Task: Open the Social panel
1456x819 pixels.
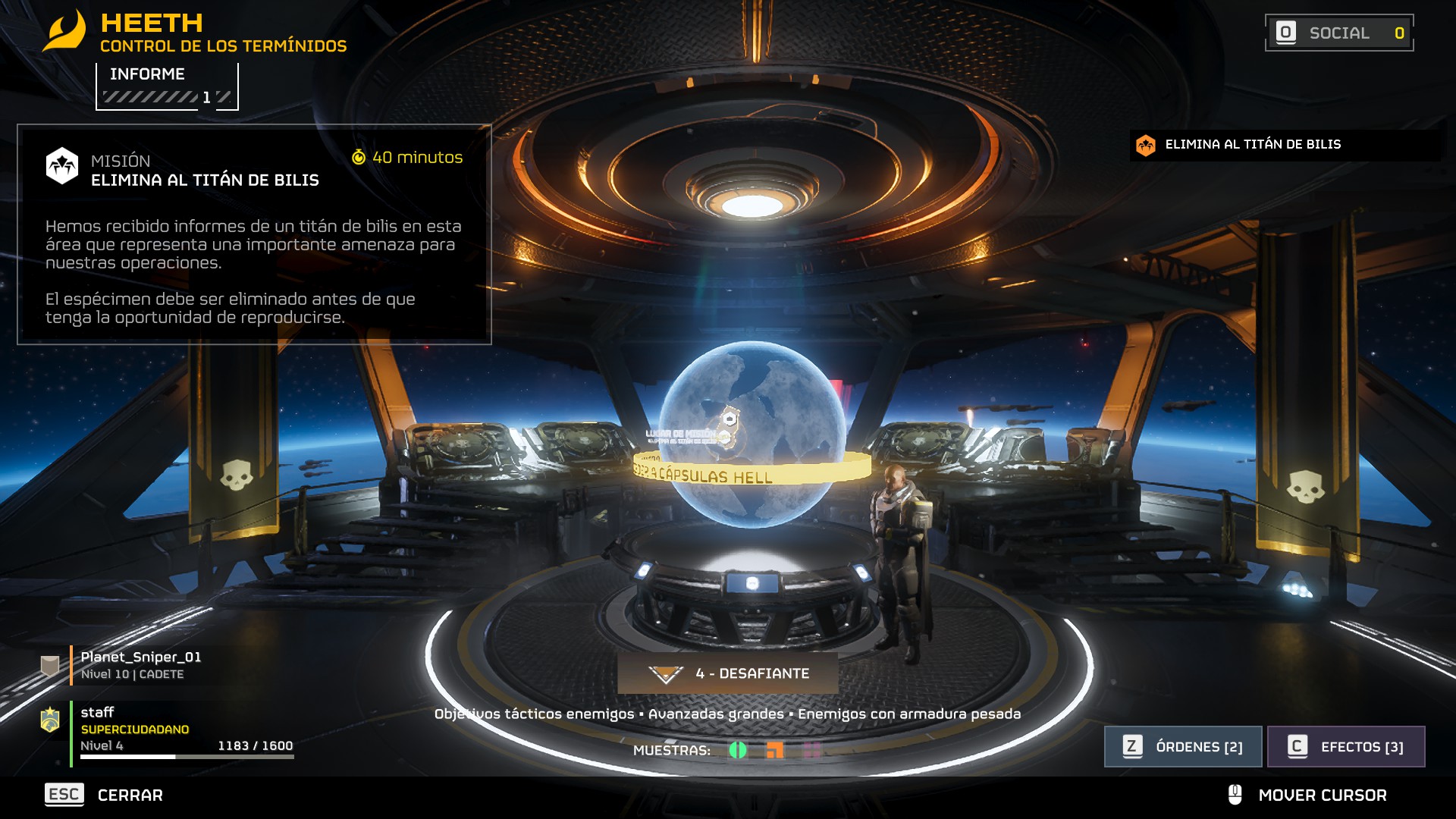Action: point(1338,33)
